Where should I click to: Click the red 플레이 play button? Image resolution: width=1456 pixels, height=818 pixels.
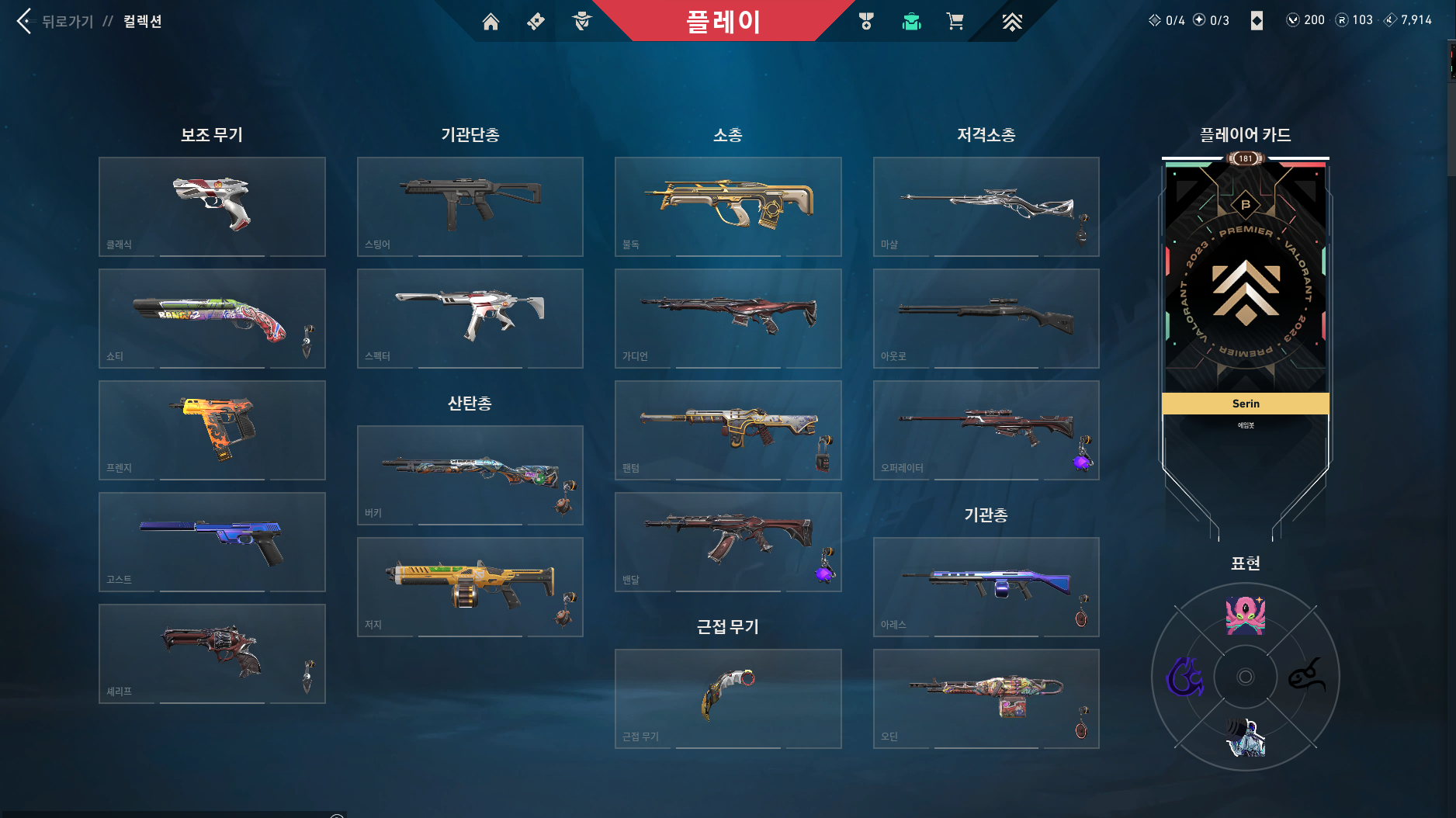(x=723, y=21)
